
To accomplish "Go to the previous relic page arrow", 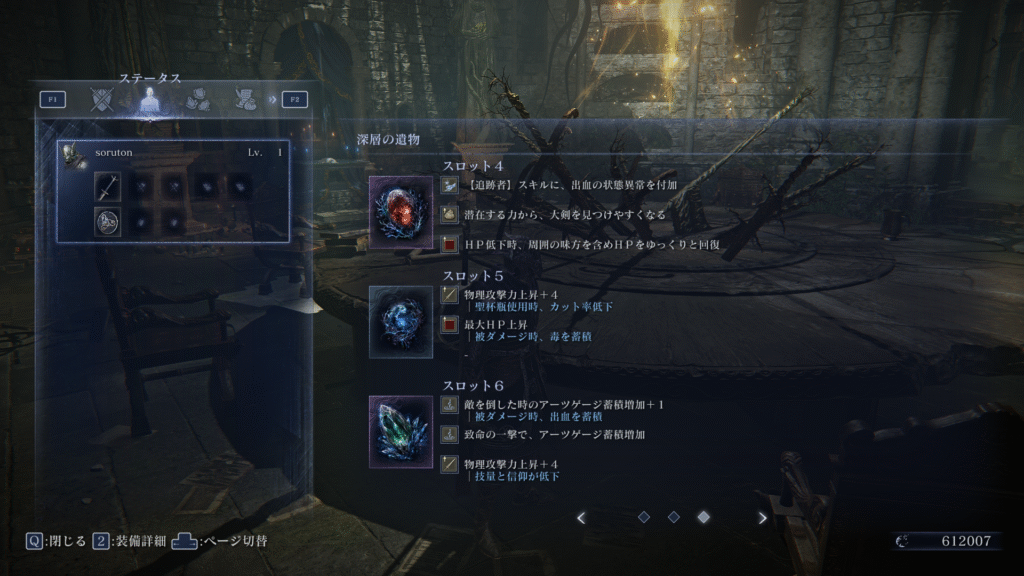I will (x=581, y=517).
